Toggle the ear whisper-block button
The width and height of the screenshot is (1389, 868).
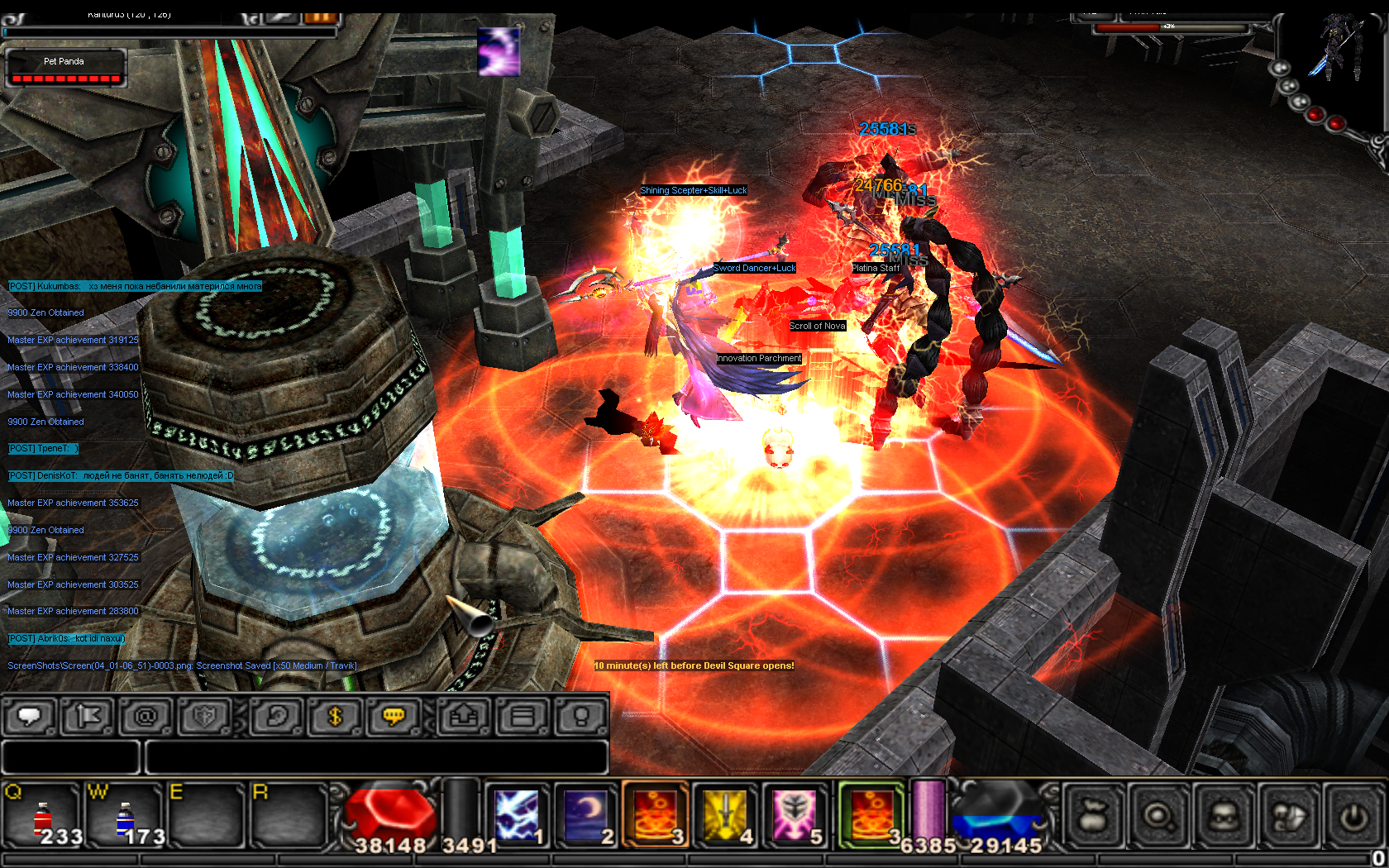[x=276, y=716]
